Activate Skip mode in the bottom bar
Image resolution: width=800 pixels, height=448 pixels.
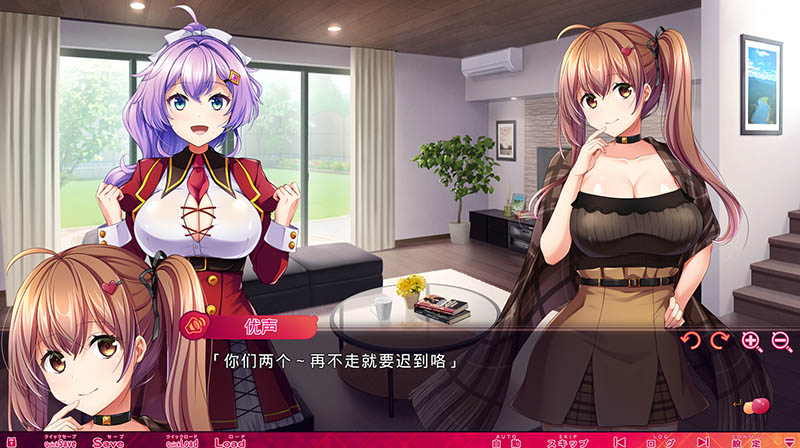point(568,441)
